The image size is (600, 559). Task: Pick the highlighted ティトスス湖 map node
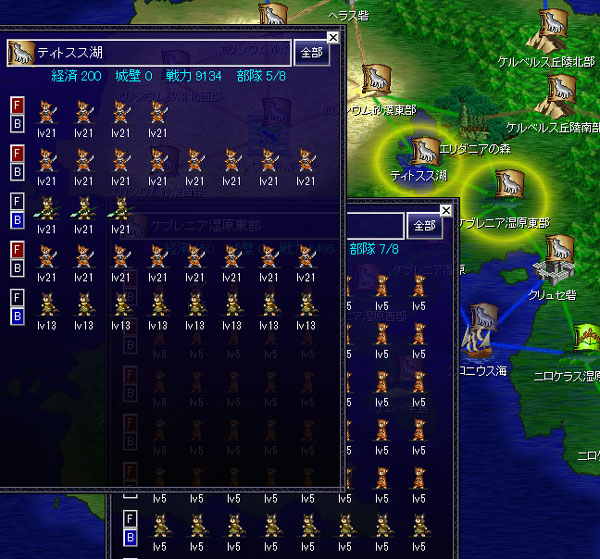[x=424, y=150]
